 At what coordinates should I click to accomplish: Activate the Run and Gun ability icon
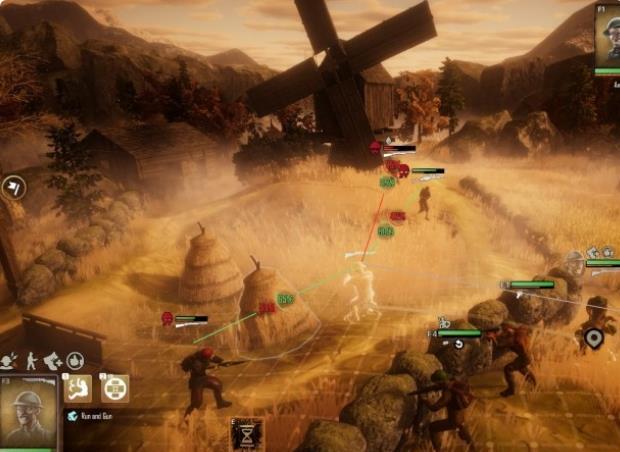[x=77, y=388]
